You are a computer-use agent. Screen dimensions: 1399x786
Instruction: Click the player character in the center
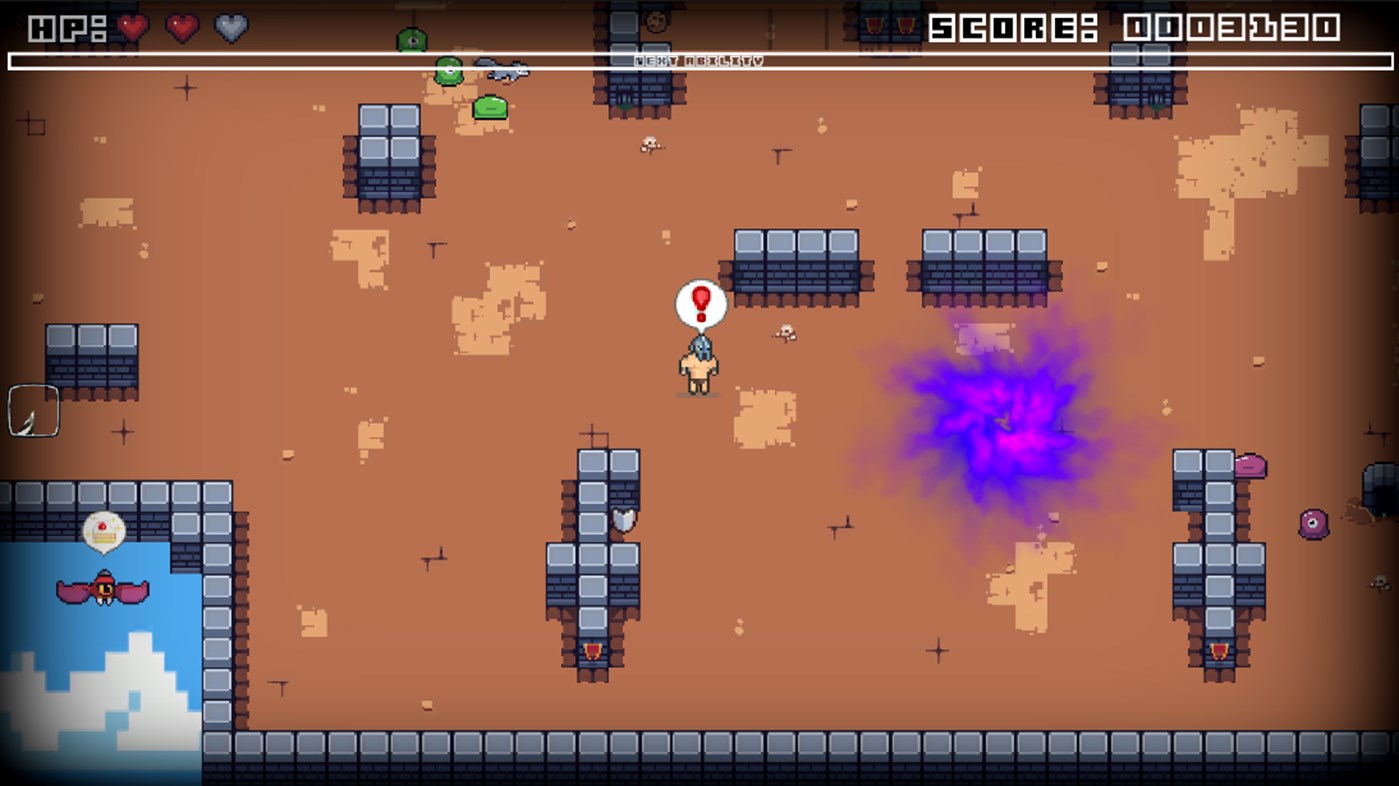point(700,365)
